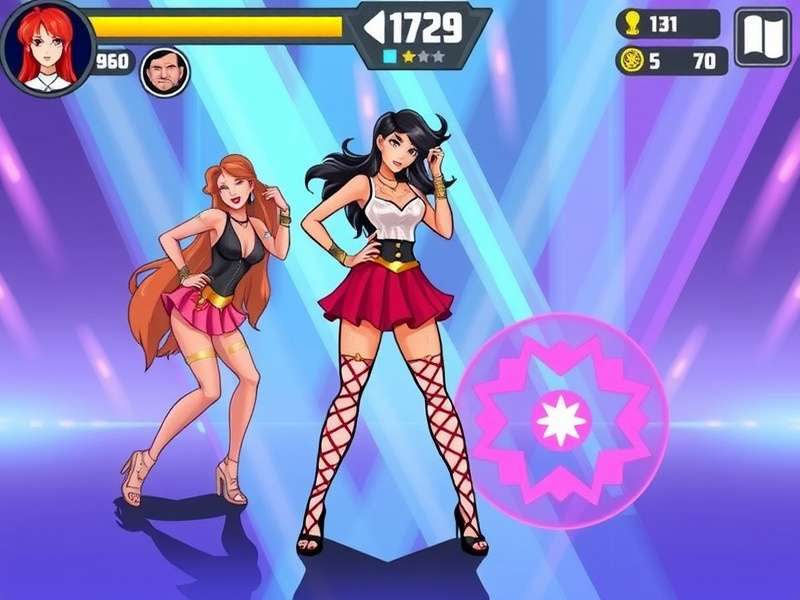Screen dimensions: 800x600
Task: Open the map book button
Action: tap(762, 37)
